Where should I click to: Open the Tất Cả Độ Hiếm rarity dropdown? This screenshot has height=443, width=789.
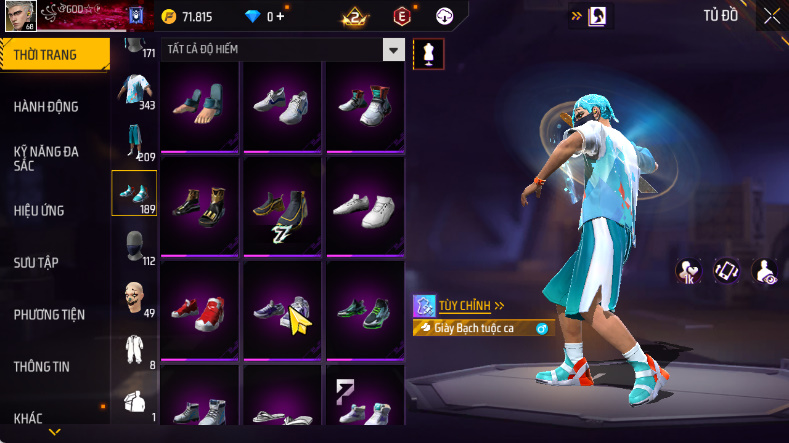tap(394, 49)
